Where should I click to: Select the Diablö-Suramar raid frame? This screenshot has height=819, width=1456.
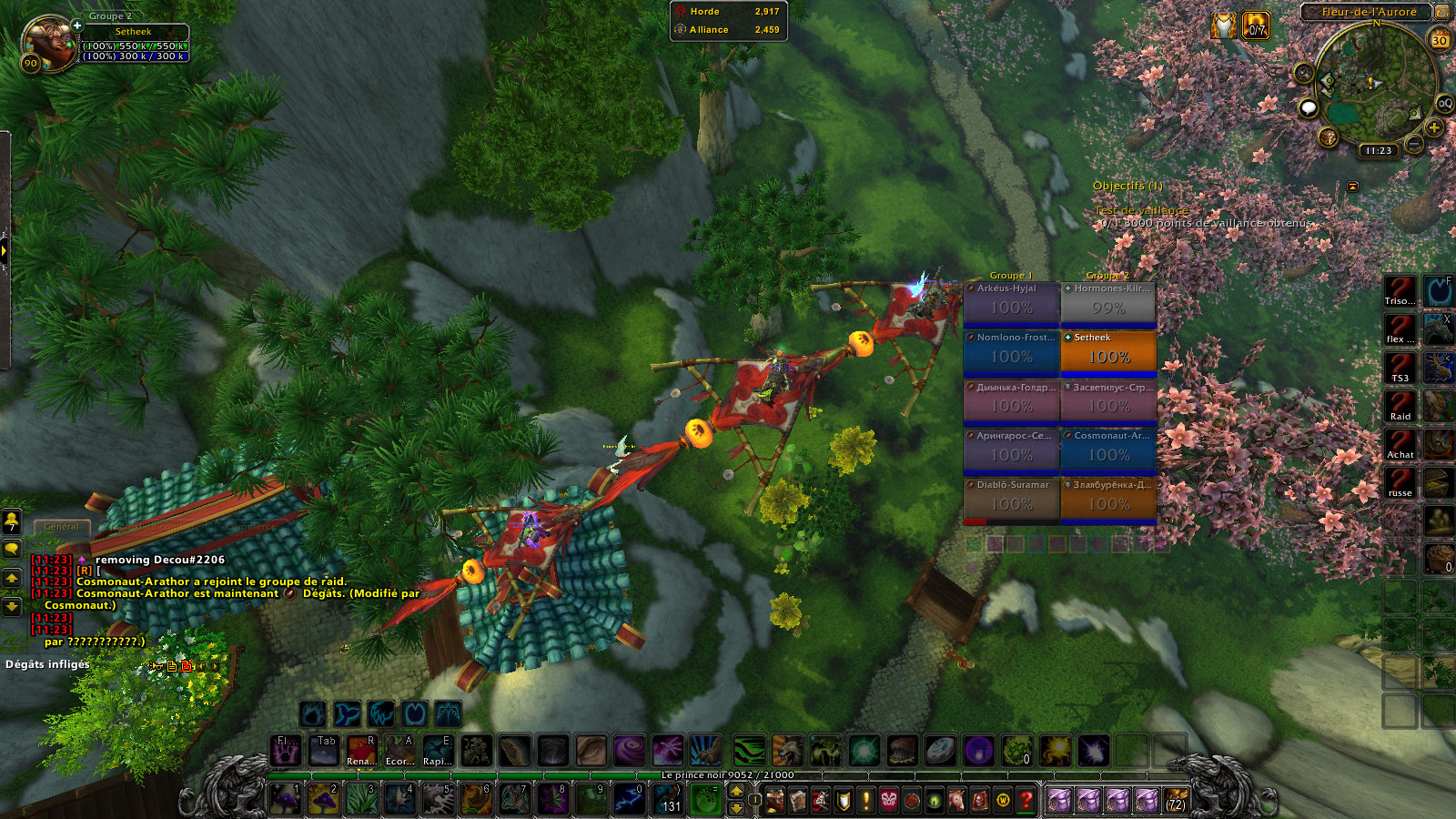pyautogui.click(x=1011, y=500)
